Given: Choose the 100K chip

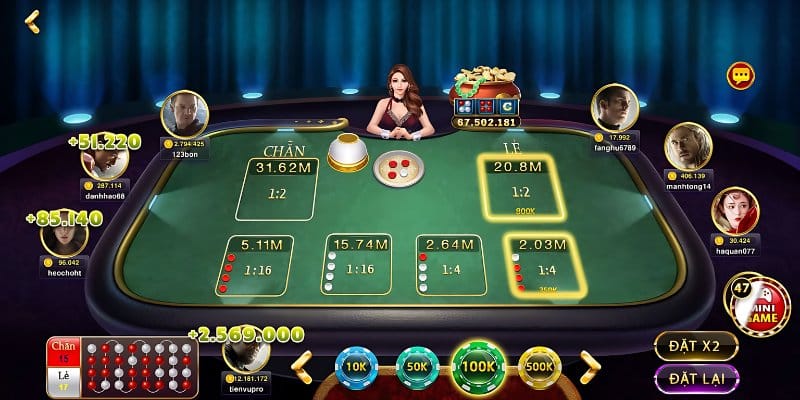Looking at the screenshot, I should click(x=479, y=366).
